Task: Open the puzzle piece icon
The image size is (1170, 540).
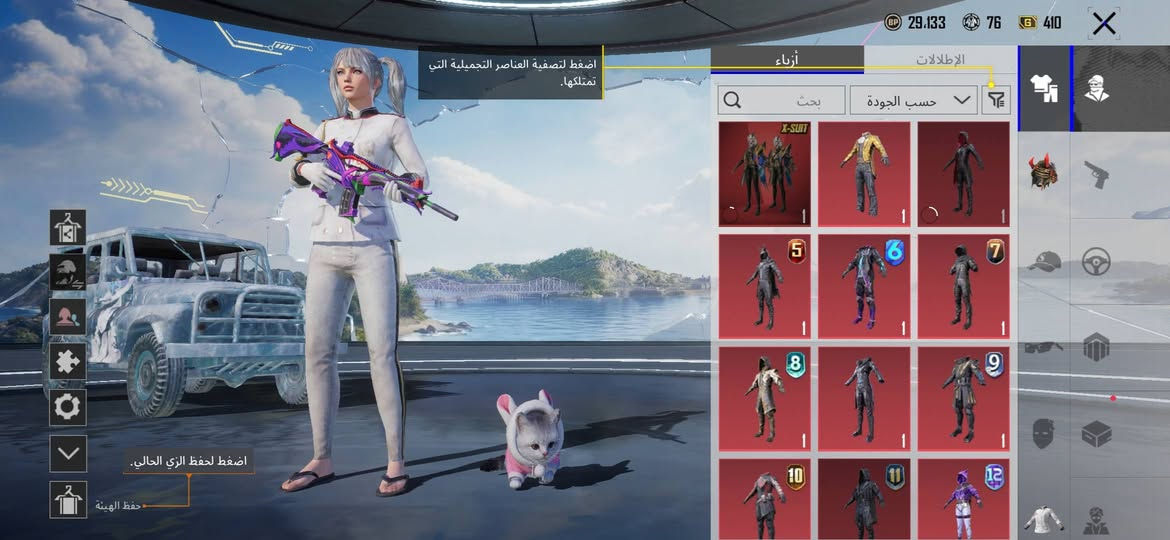Action: coord(68,361)
